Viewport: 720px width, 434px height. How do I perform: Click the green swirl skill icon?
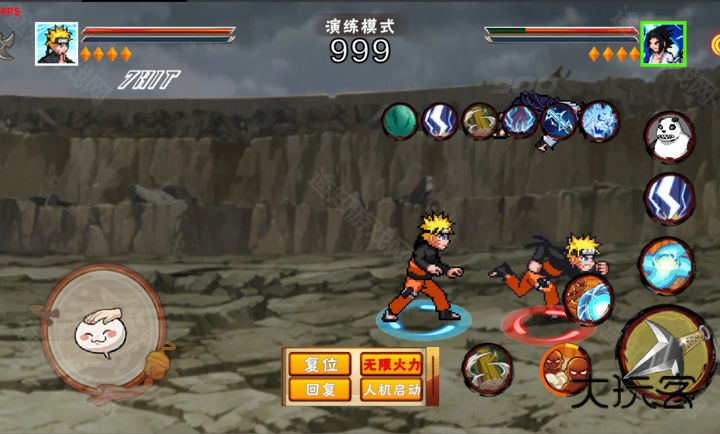[x=400, y=121]
